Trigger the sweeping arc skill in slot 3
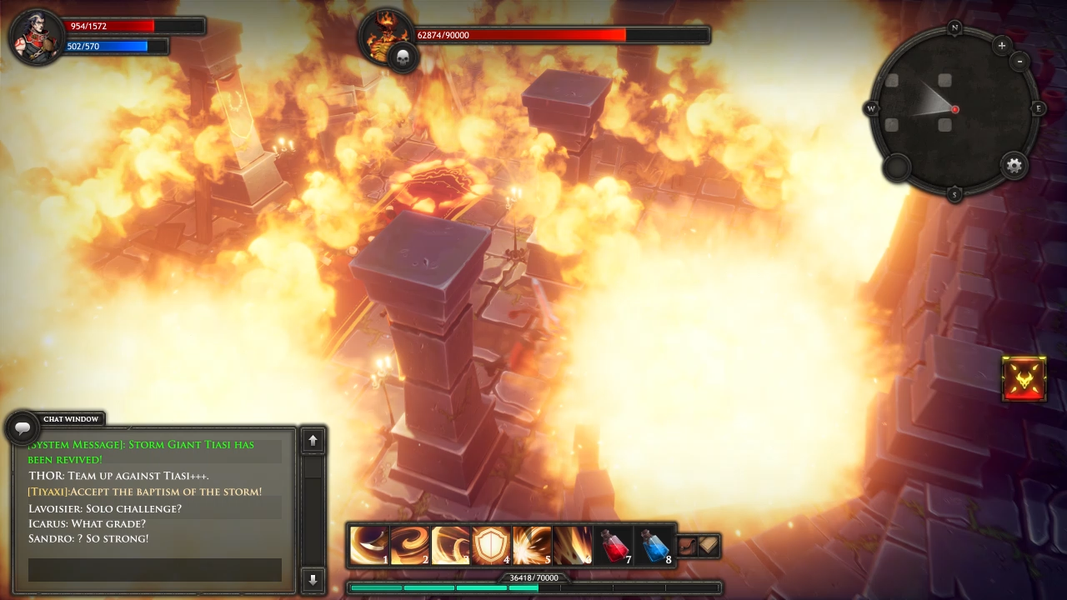Image resolution: width=1067 pixels, height=600 pixels. click(x=451, y=546)
